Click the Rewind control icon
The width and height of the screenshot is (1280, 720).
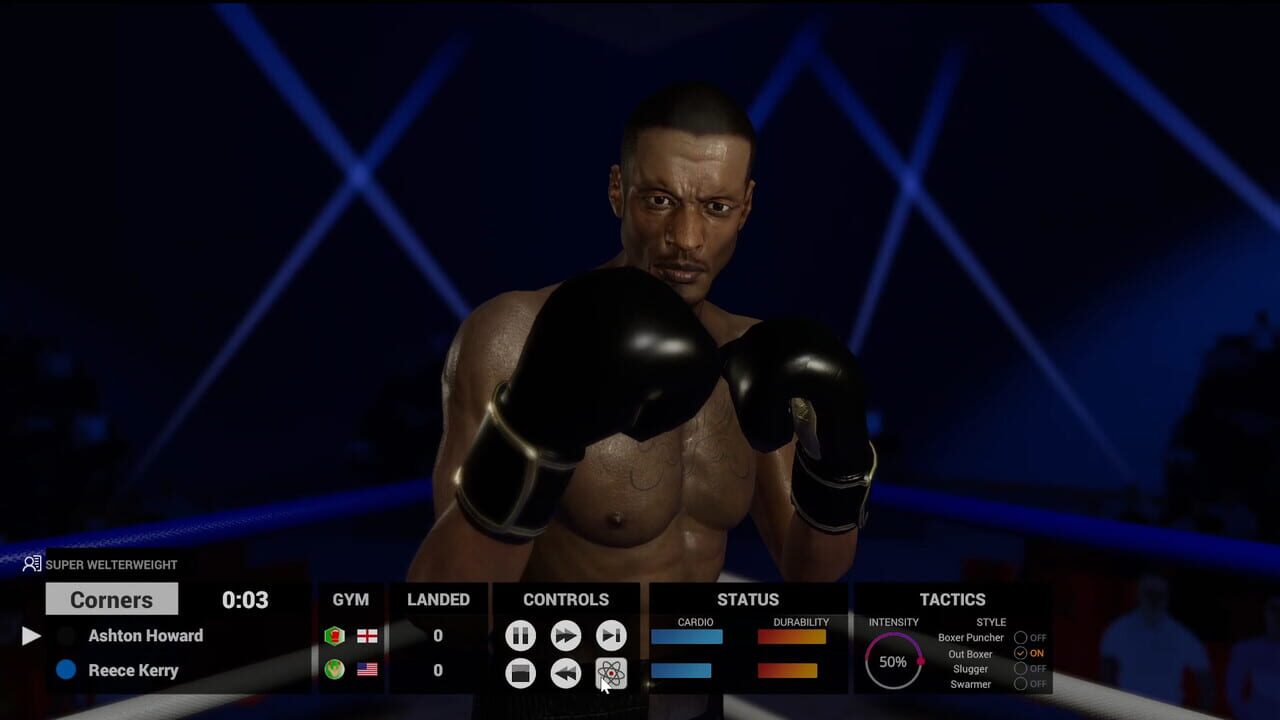click(x=566, y=673)
